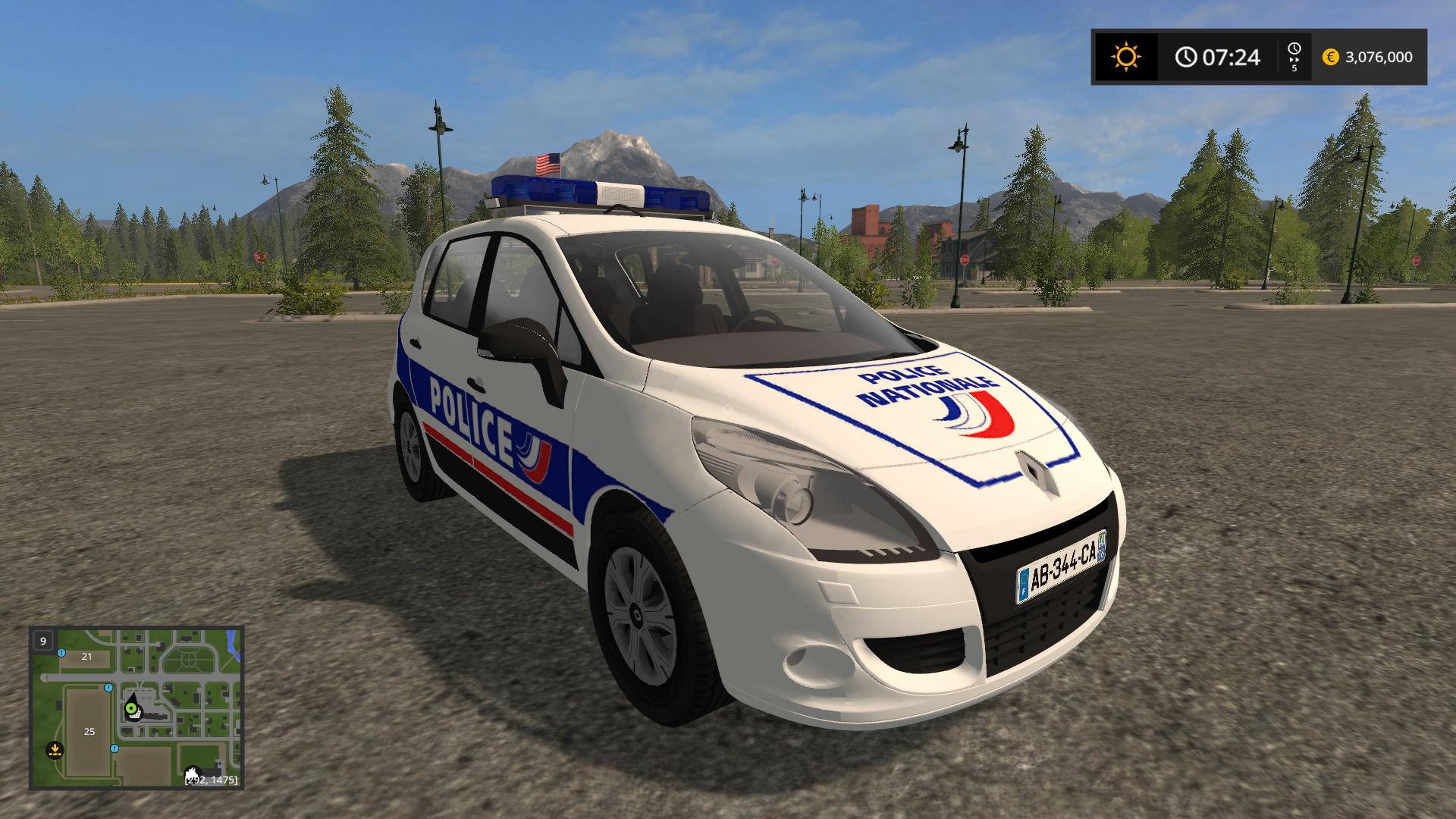
Task: Click the sun weather icon
Action: 1125,57
